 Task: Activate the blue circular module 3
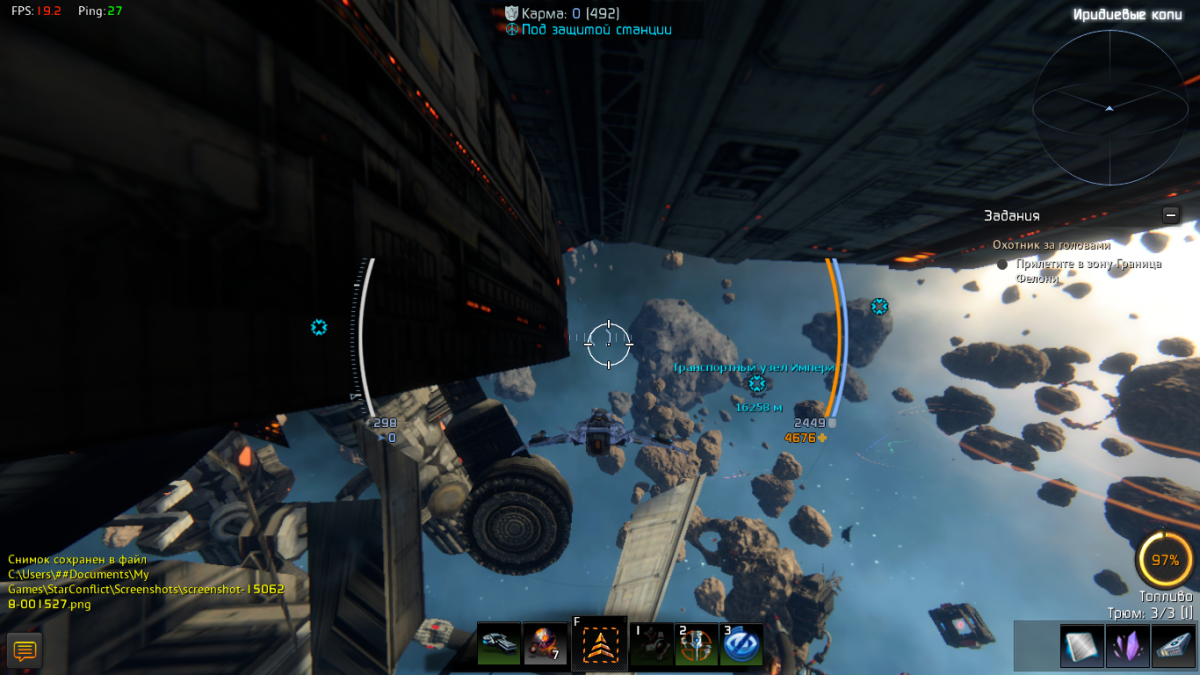tap(741, 645)
